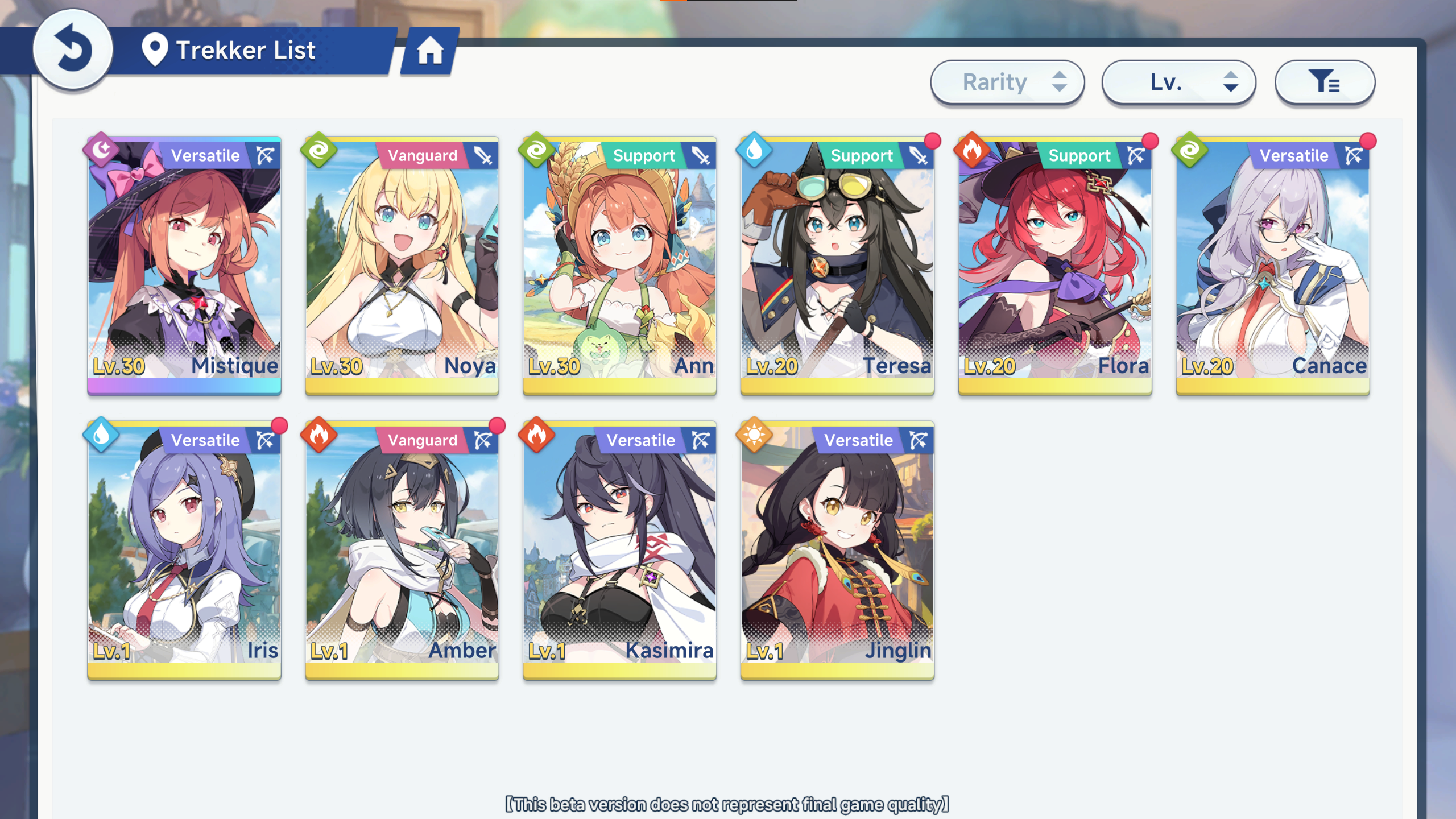Go back using the return arrow button
The width and height of the screenshot is (1456, 819).
click(73, 49)
